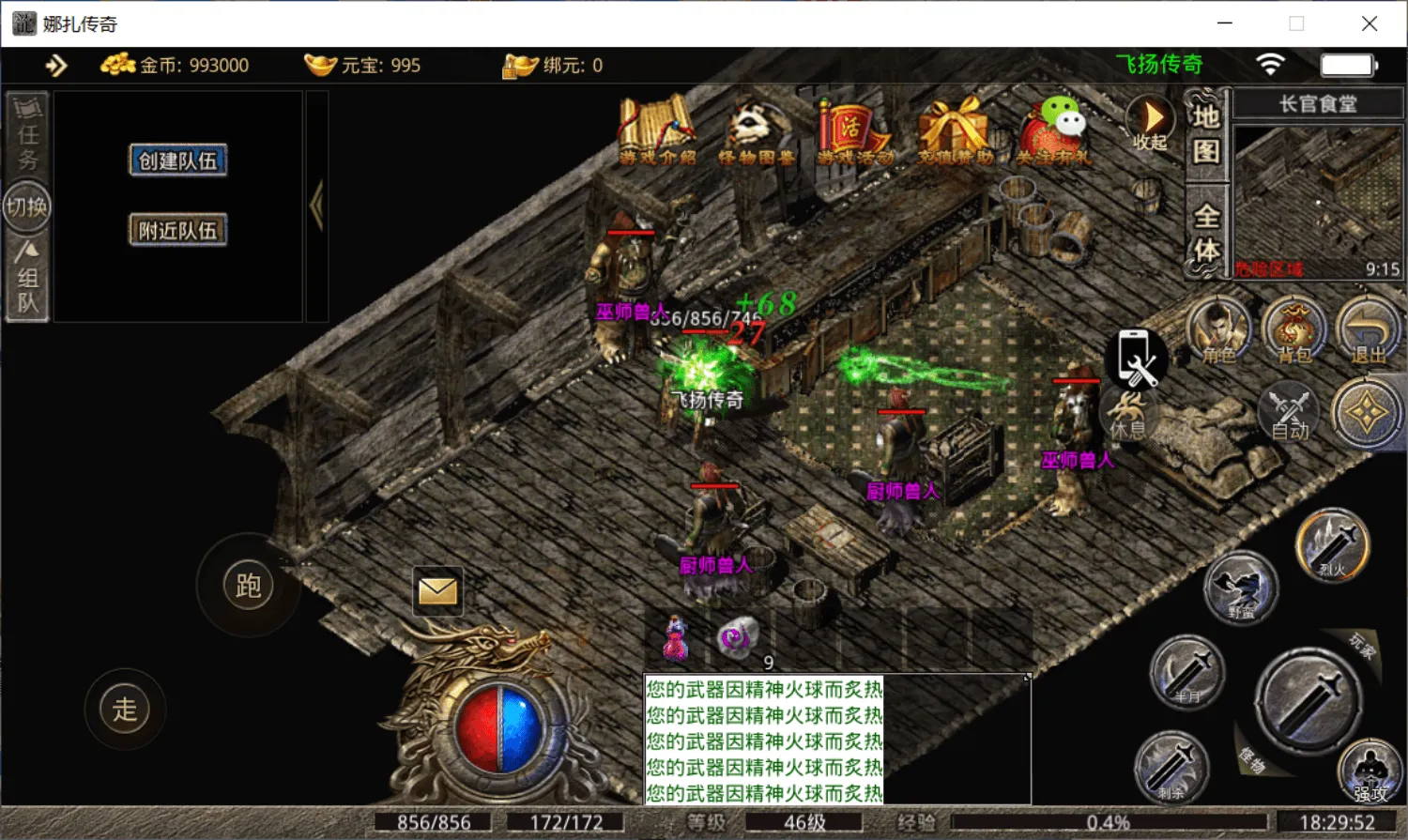Click the 创建队伍 (create team) button
Image resolution: width=1408 pixels, height=840 pixels.
[x=177, y=160]
